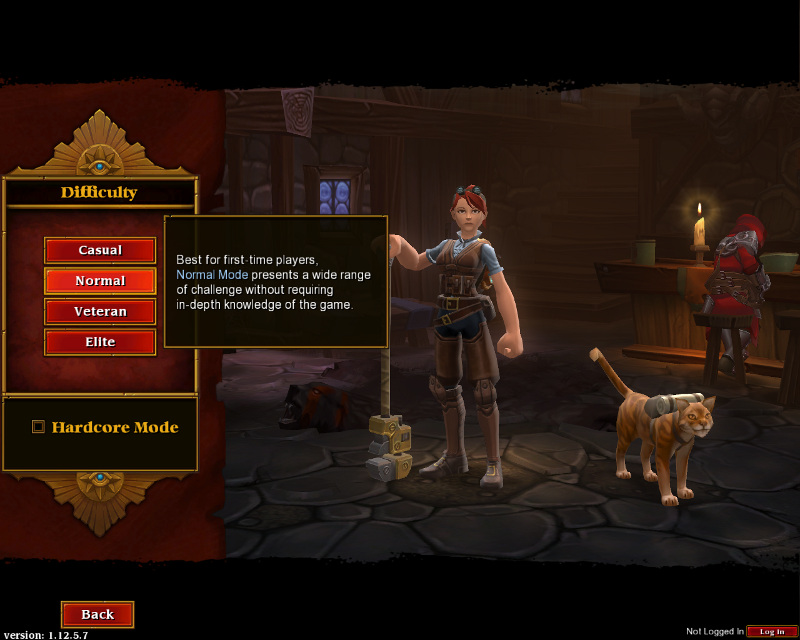
Task: Choose the Normal difficulty option
Action: [100, 281]
